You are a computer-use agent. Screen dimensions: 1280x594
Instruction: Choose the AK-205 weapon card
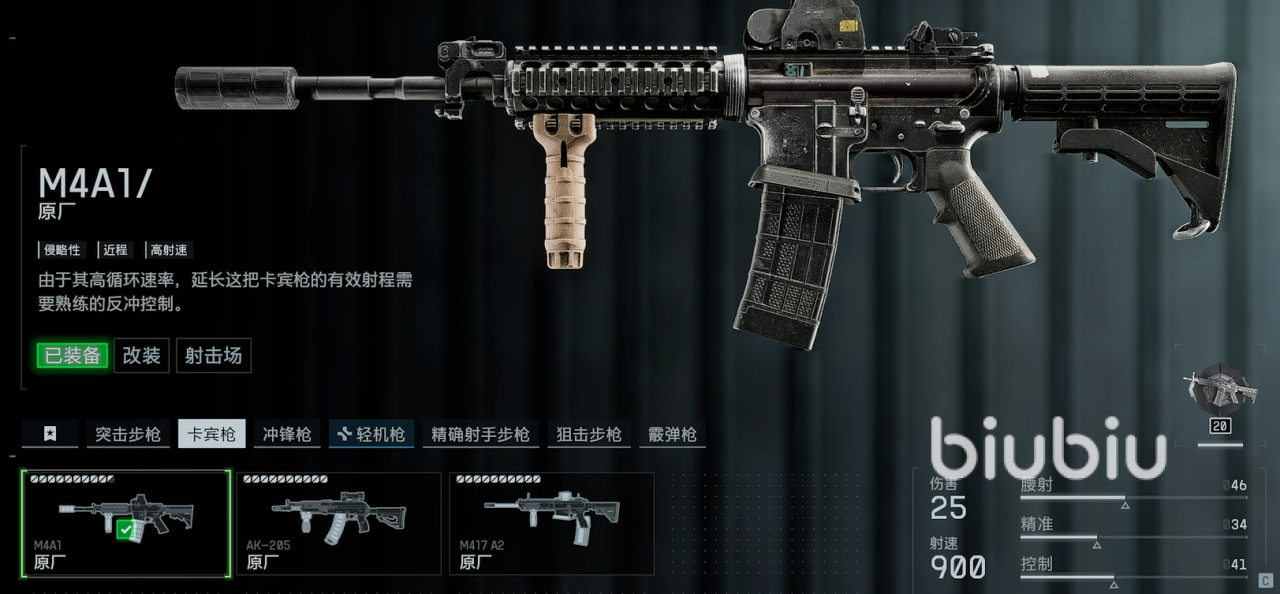coord(338,523)
